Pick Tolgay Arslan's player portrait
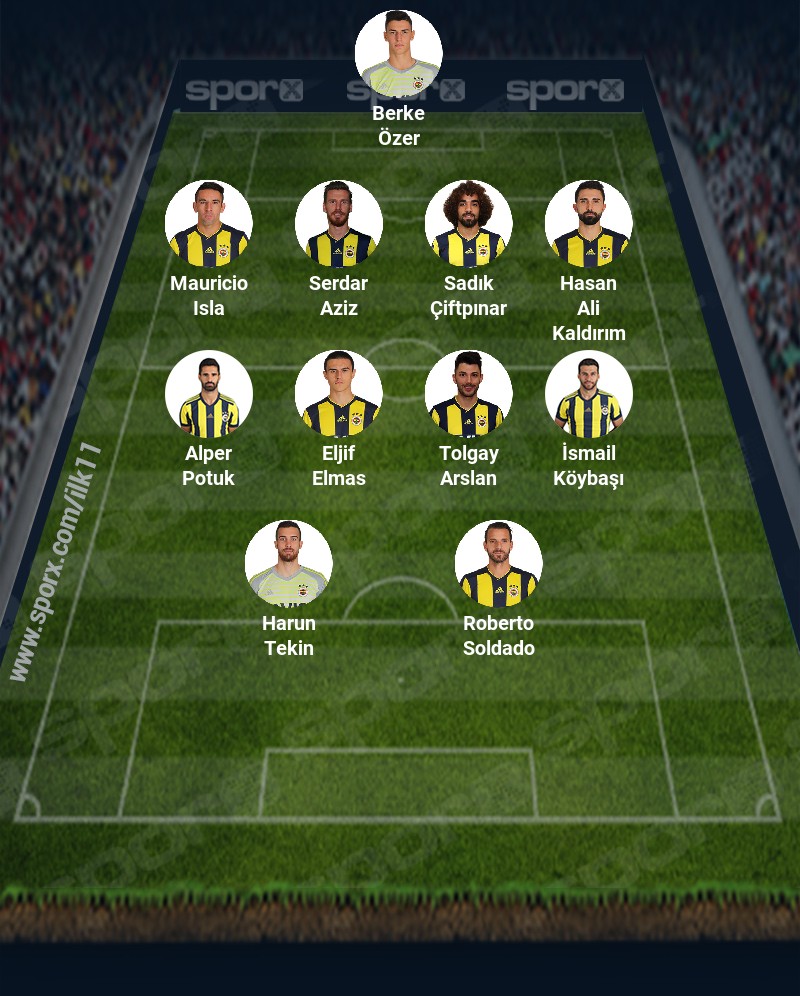Viewport: 800px width, 996px height. click(468, 394)
